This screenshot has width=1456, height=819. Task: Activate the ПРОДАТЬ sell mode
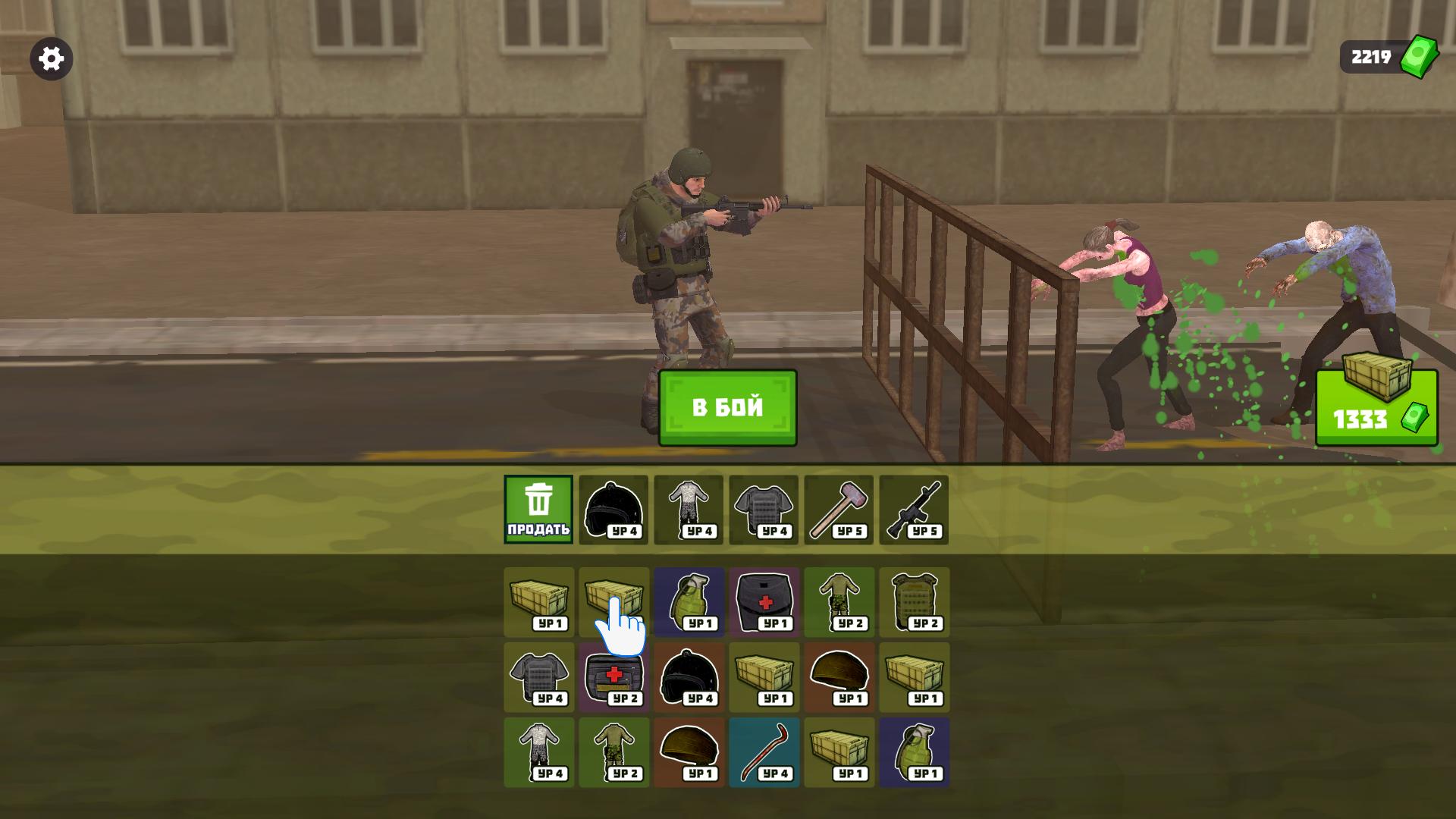pyautogui.click(x=538, y=508)
